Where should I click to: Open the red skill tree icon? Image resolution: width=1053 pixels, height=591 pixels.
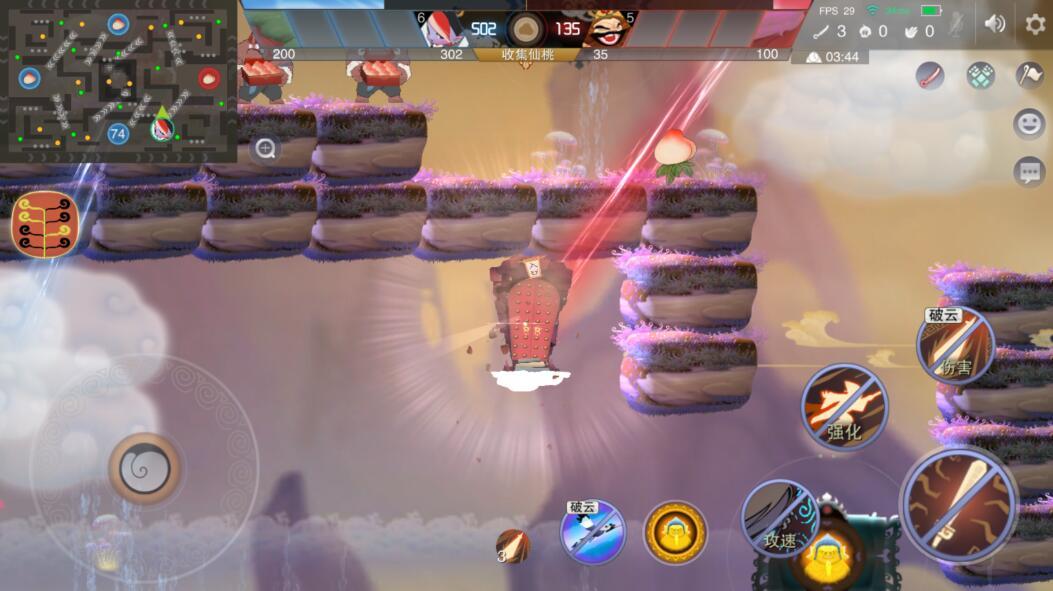click(45, 223)
